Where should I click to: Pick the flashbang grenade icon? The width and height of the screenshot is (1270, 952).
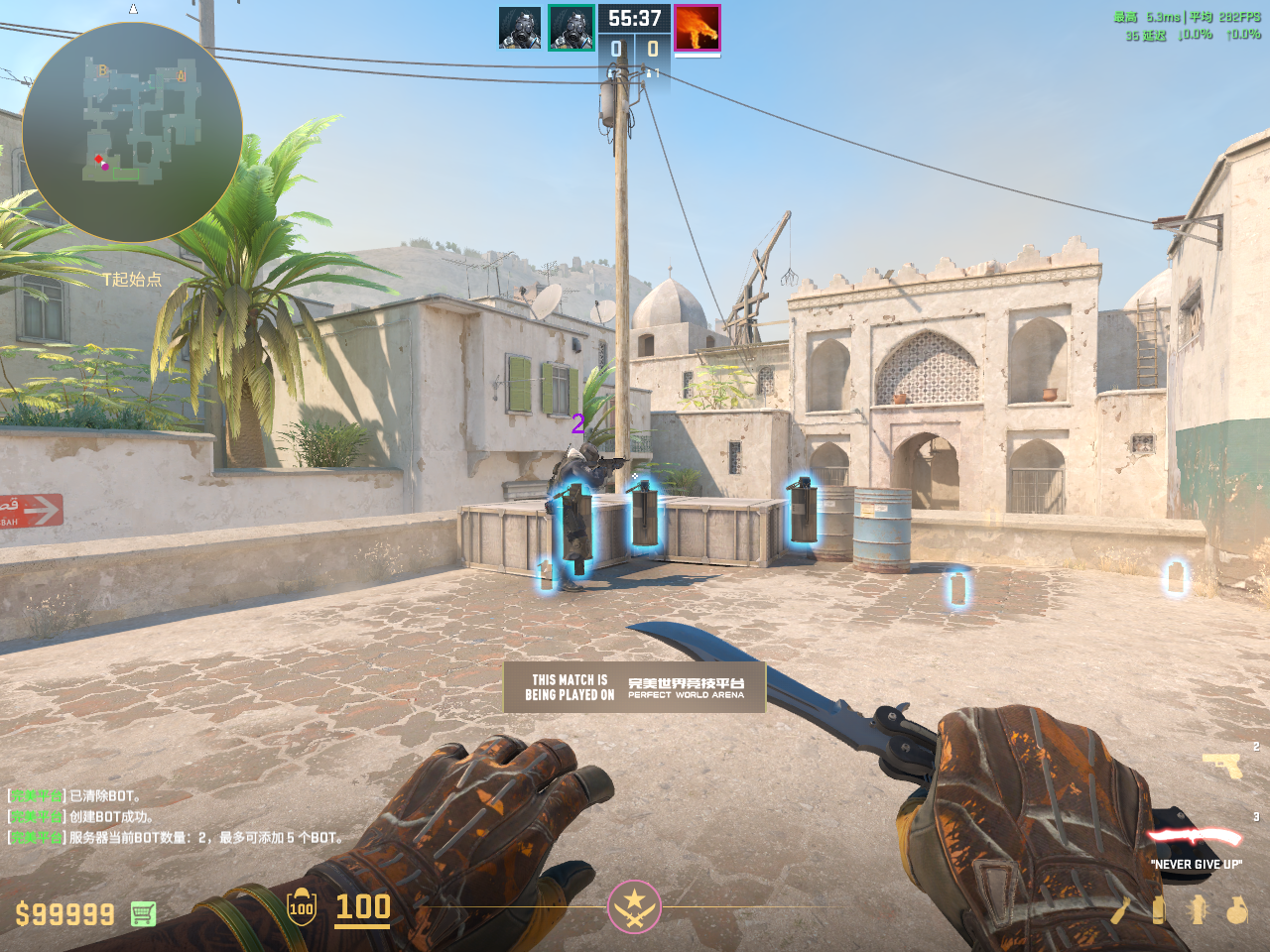click(x=1198, y=909)
